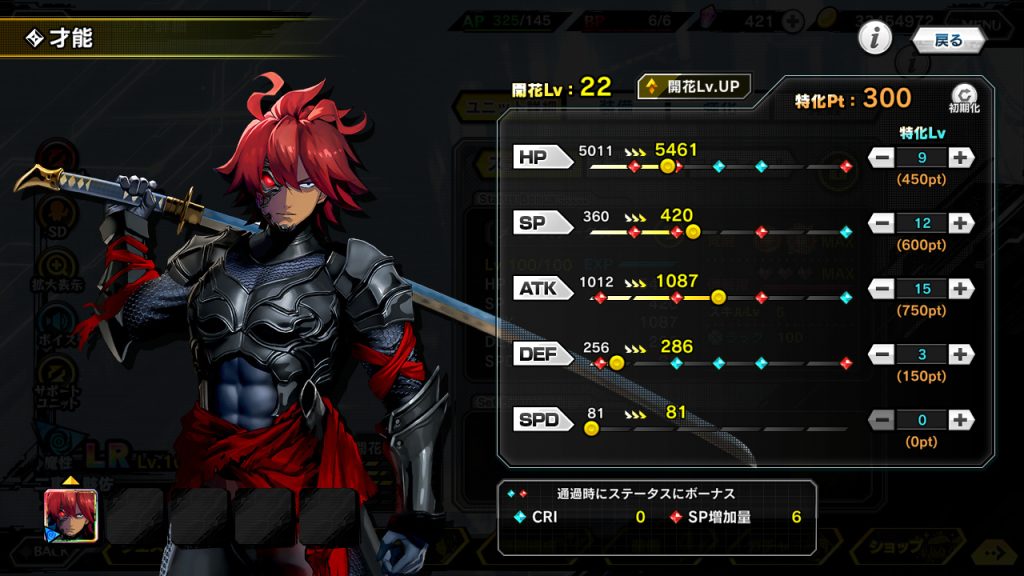Decrease HP specialization level with minus

click(882, 157)
